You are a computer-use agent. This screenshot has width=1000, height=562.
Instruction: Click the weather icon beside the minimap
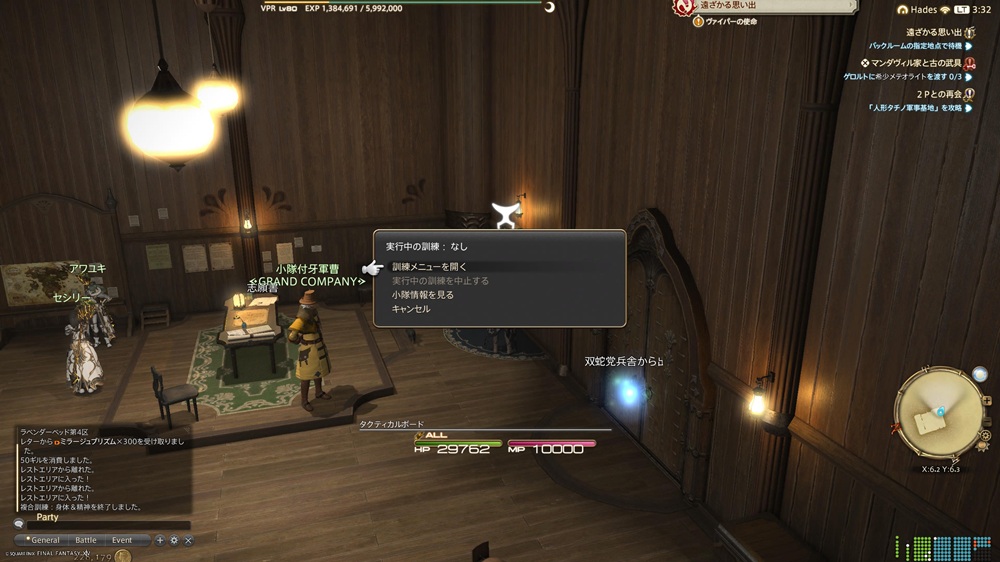[980, 374]
